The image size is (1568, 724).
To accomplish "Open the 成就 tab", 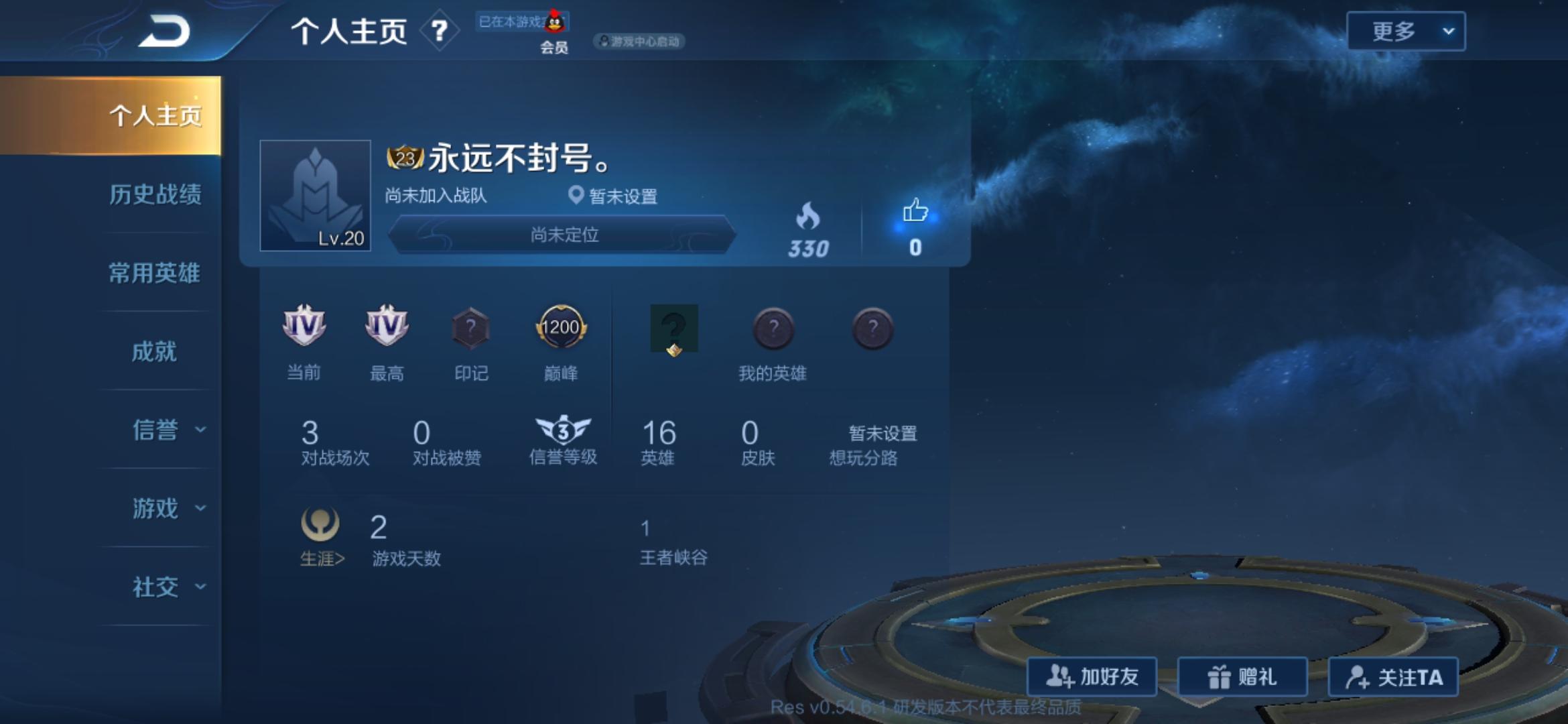I will (155, 351).
